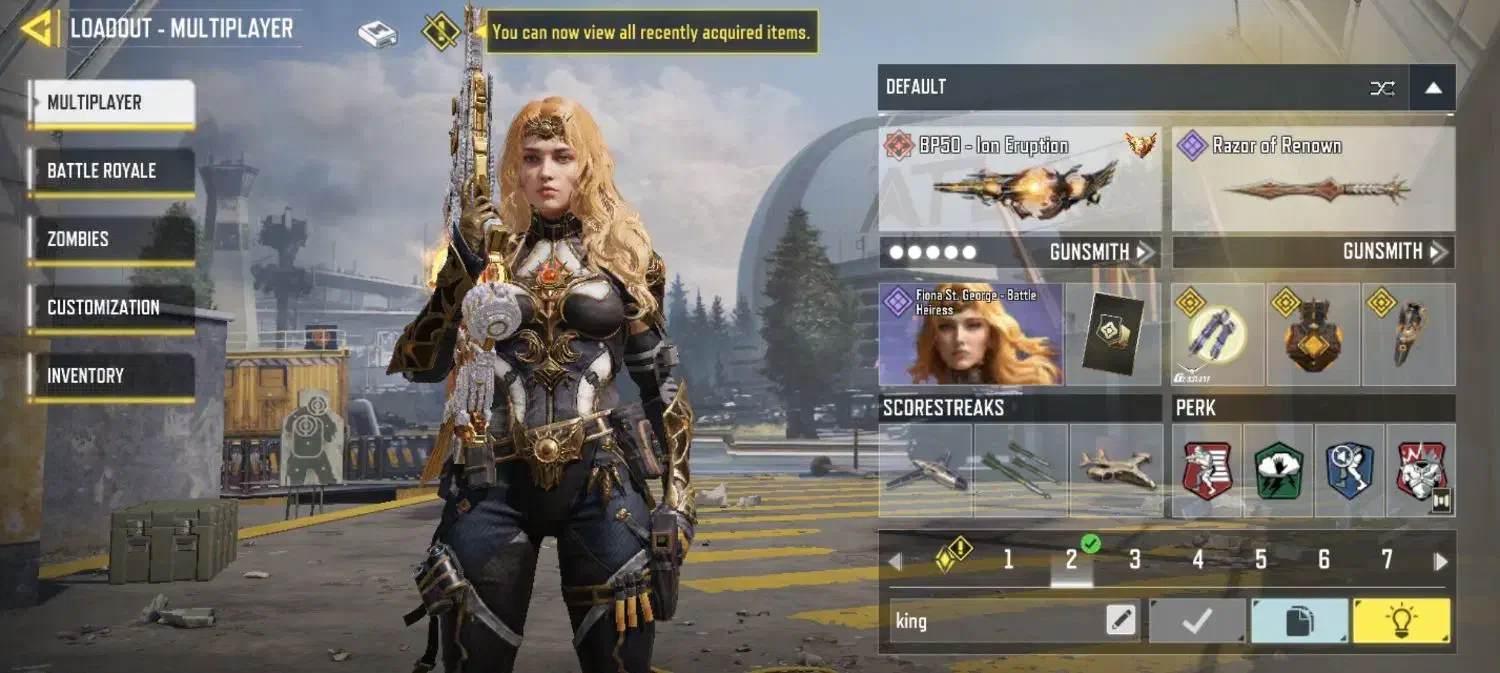Open the yellow lightbulb recommendation button
The height and width of the screenshot is (673, 1500).
point(1401,621)
